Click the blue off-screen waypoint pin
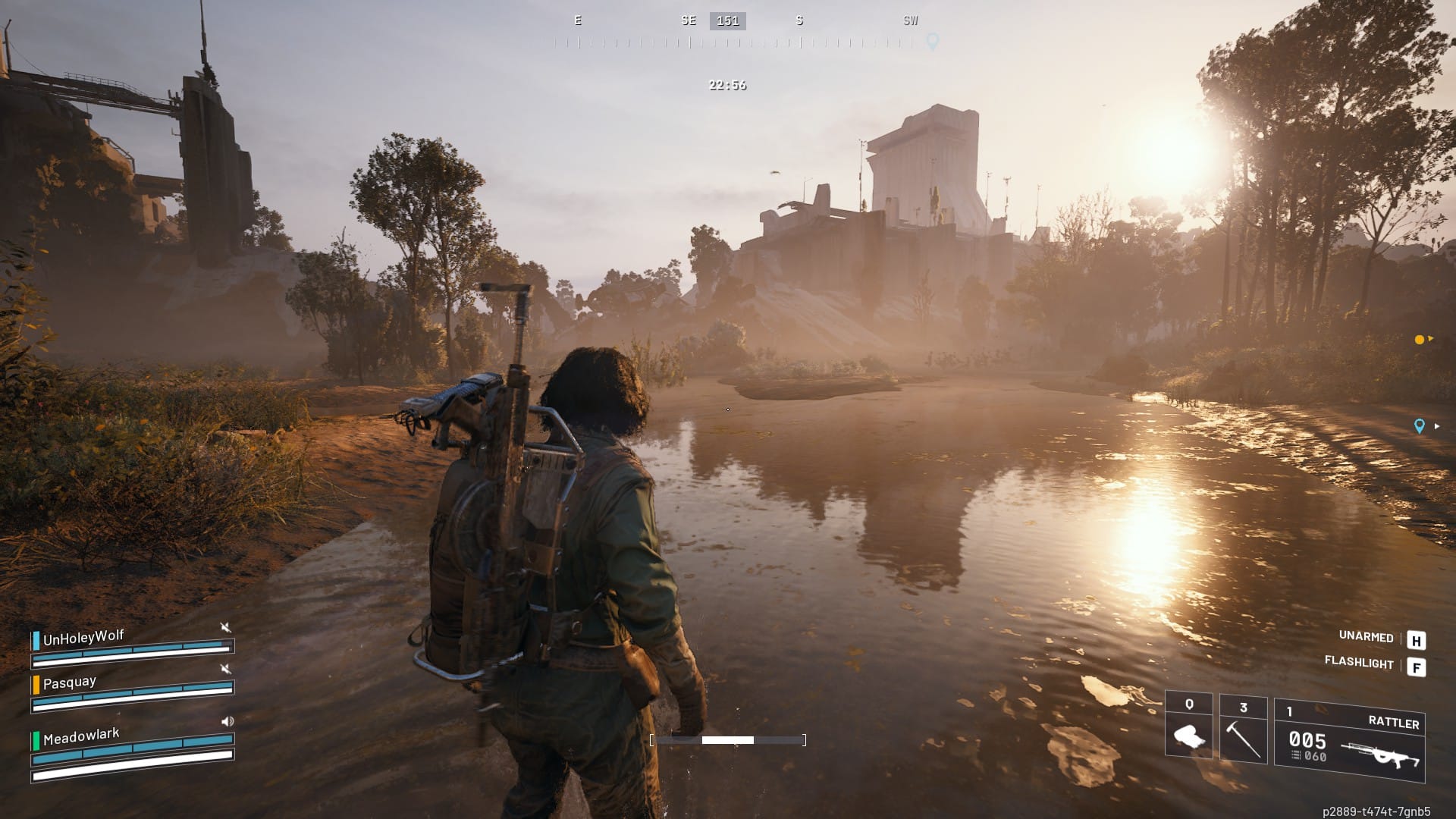Screen dimensions: 1456x819 tap(1420, 426)
